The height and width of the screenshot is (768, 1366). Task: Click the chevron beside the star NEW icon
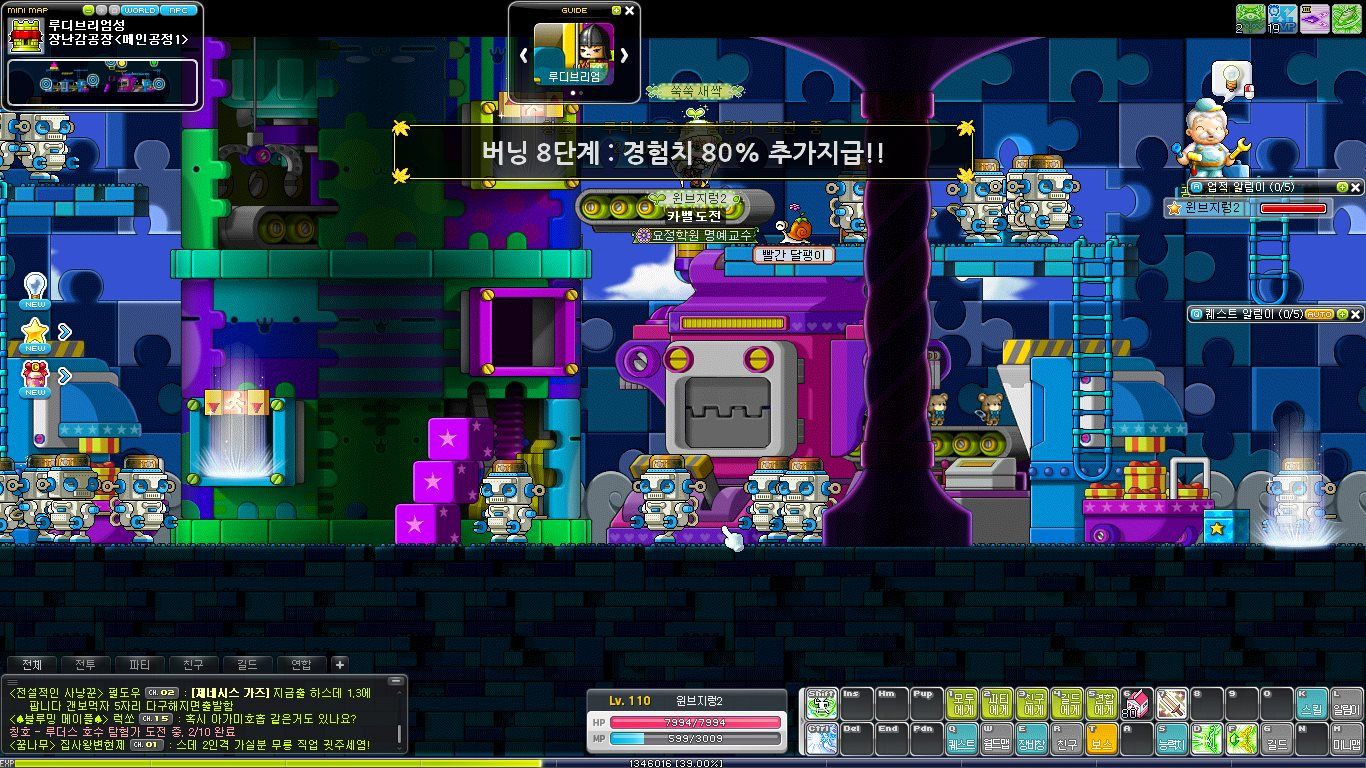pos(64,331)
